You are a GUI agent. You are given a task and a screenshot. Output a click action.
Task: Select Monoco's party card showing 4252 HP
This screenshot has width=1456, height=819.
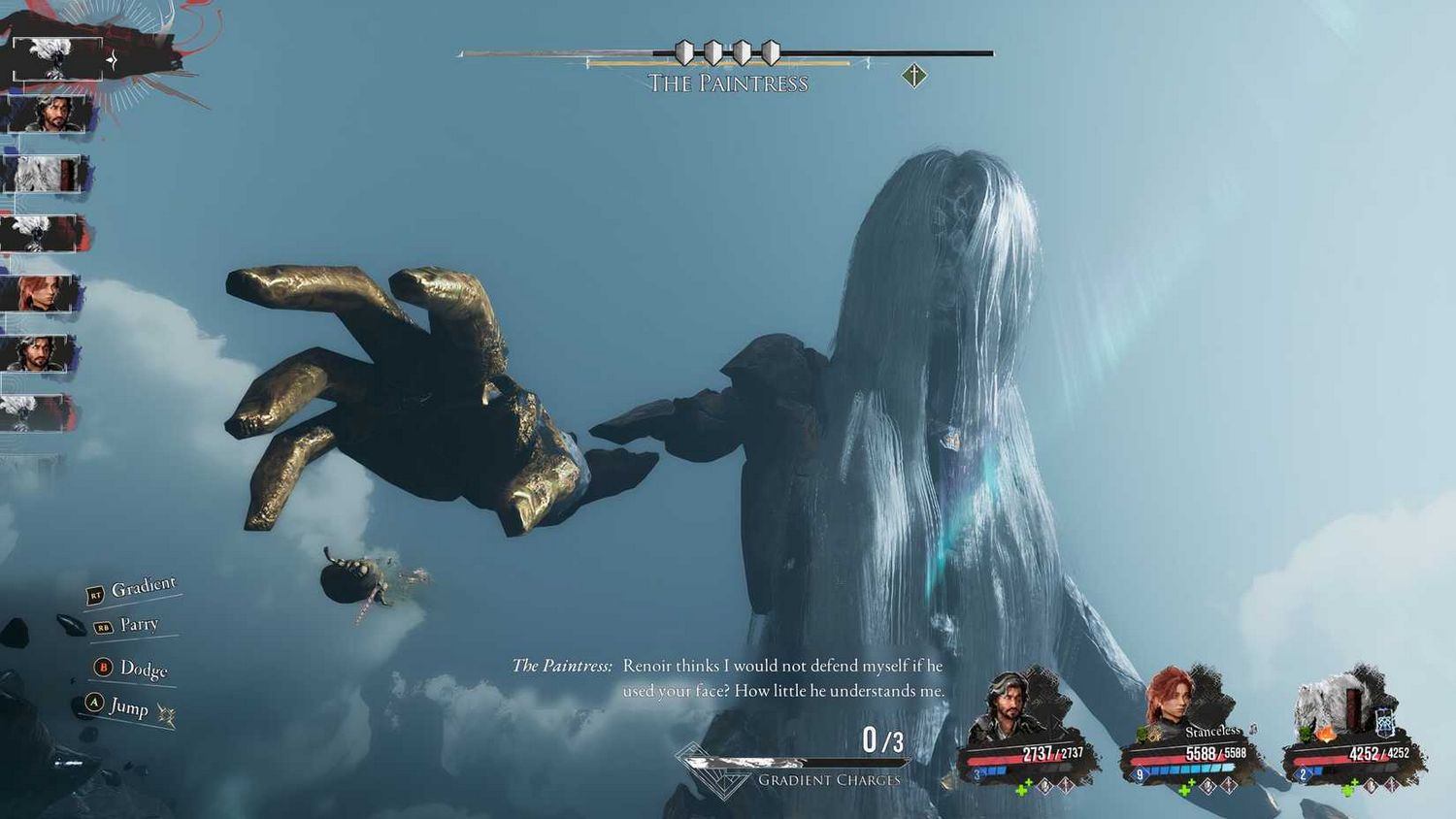point(1353,730)
